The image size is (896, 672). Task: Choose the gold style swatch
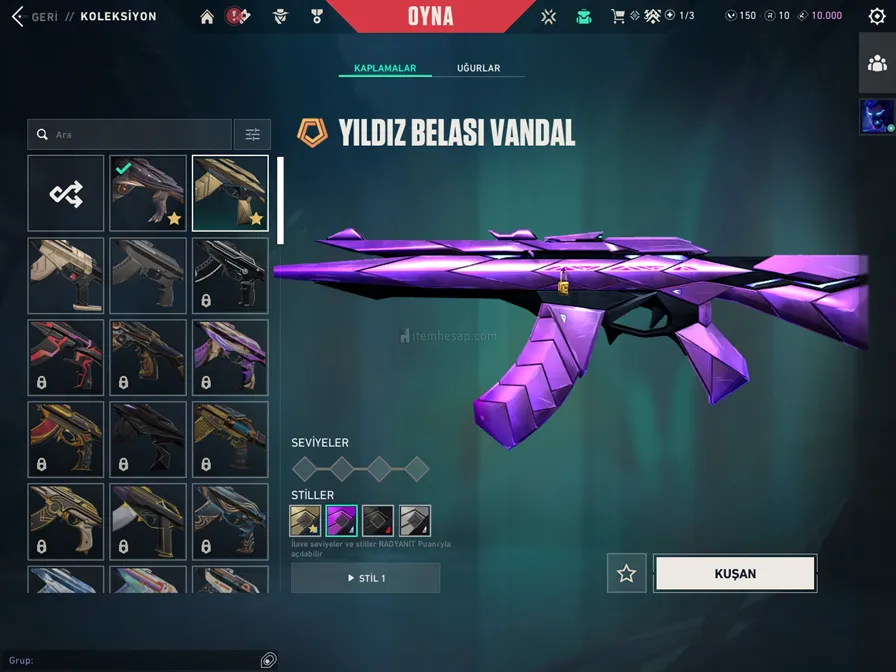pos(305,520)
